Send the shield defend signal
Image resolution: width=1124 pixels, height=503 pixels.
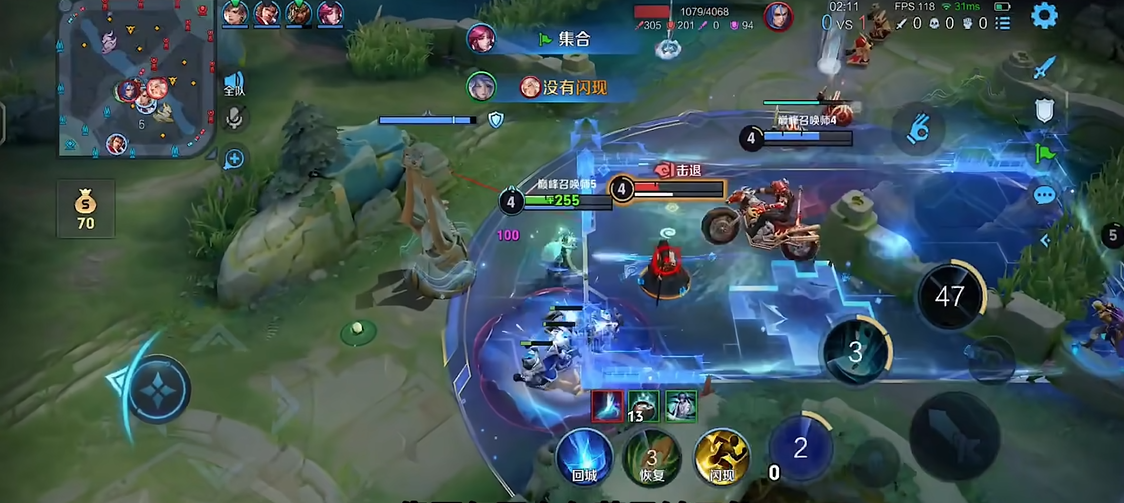click(x=1044, y=110)
